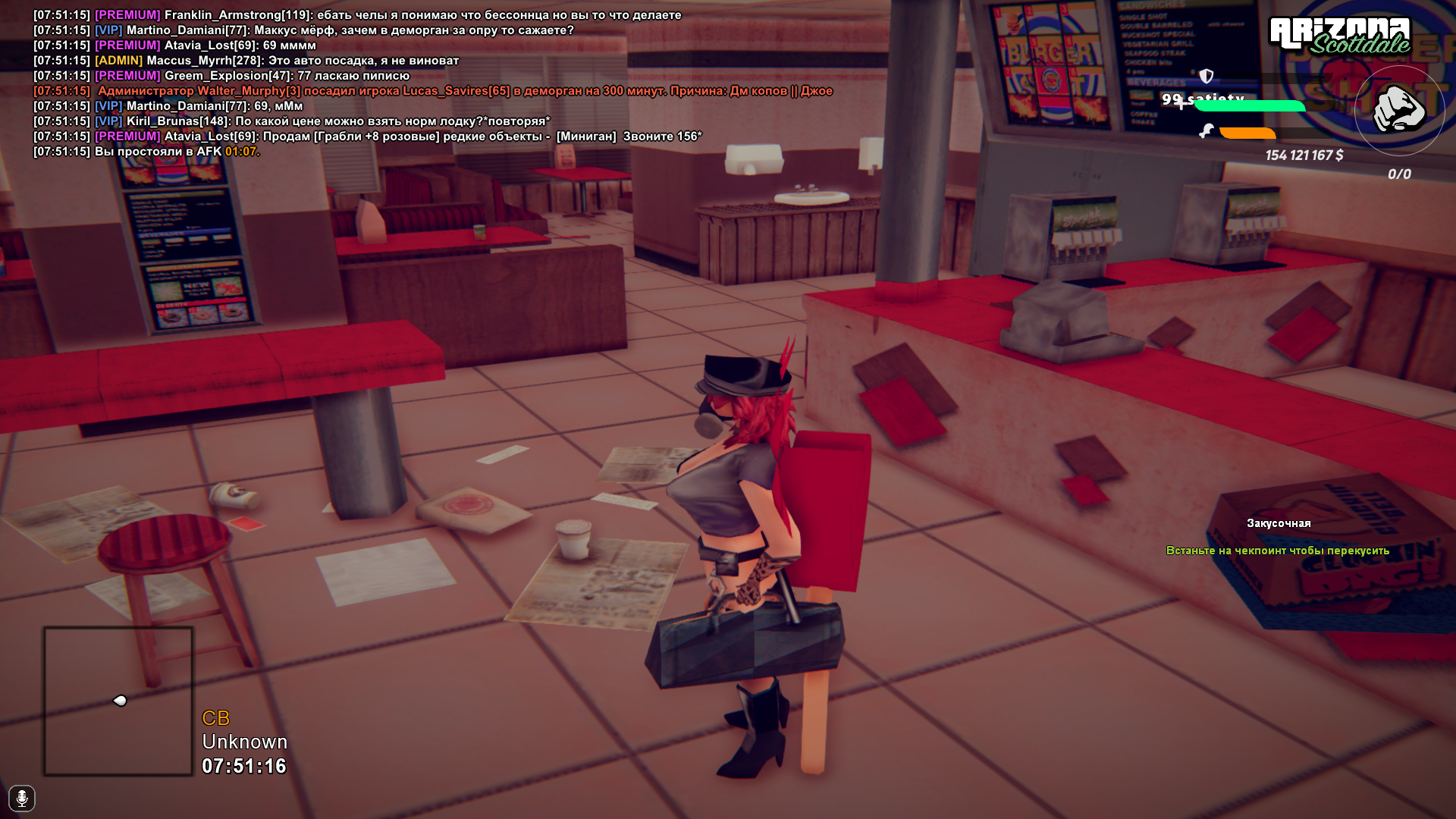
Task: Click the white player marker on minimap
Action: pos(120,701)
